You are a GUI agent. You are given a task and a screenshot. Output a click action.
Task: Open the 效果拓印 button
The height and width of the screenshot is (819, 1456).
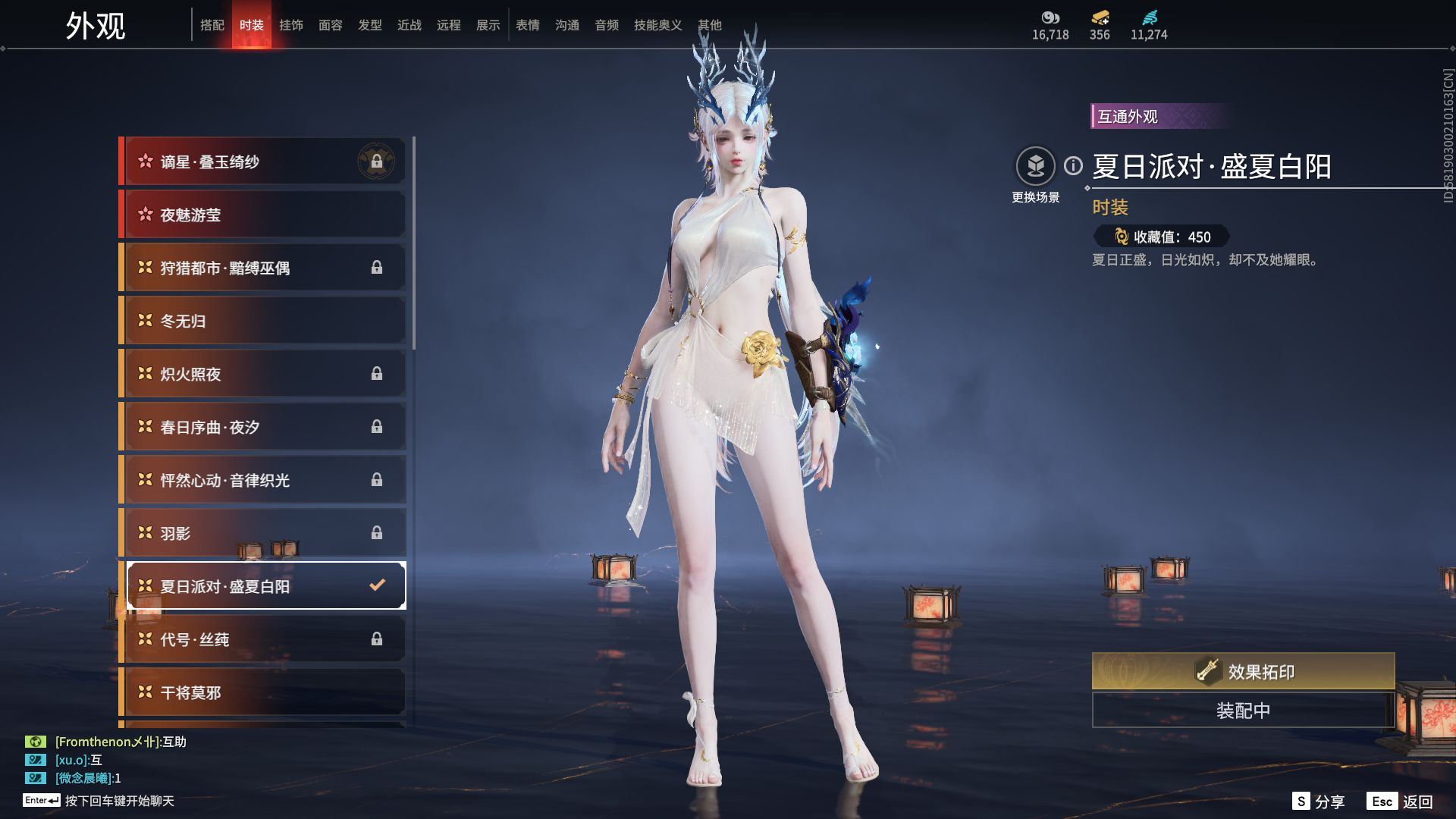click(1243, 671)
